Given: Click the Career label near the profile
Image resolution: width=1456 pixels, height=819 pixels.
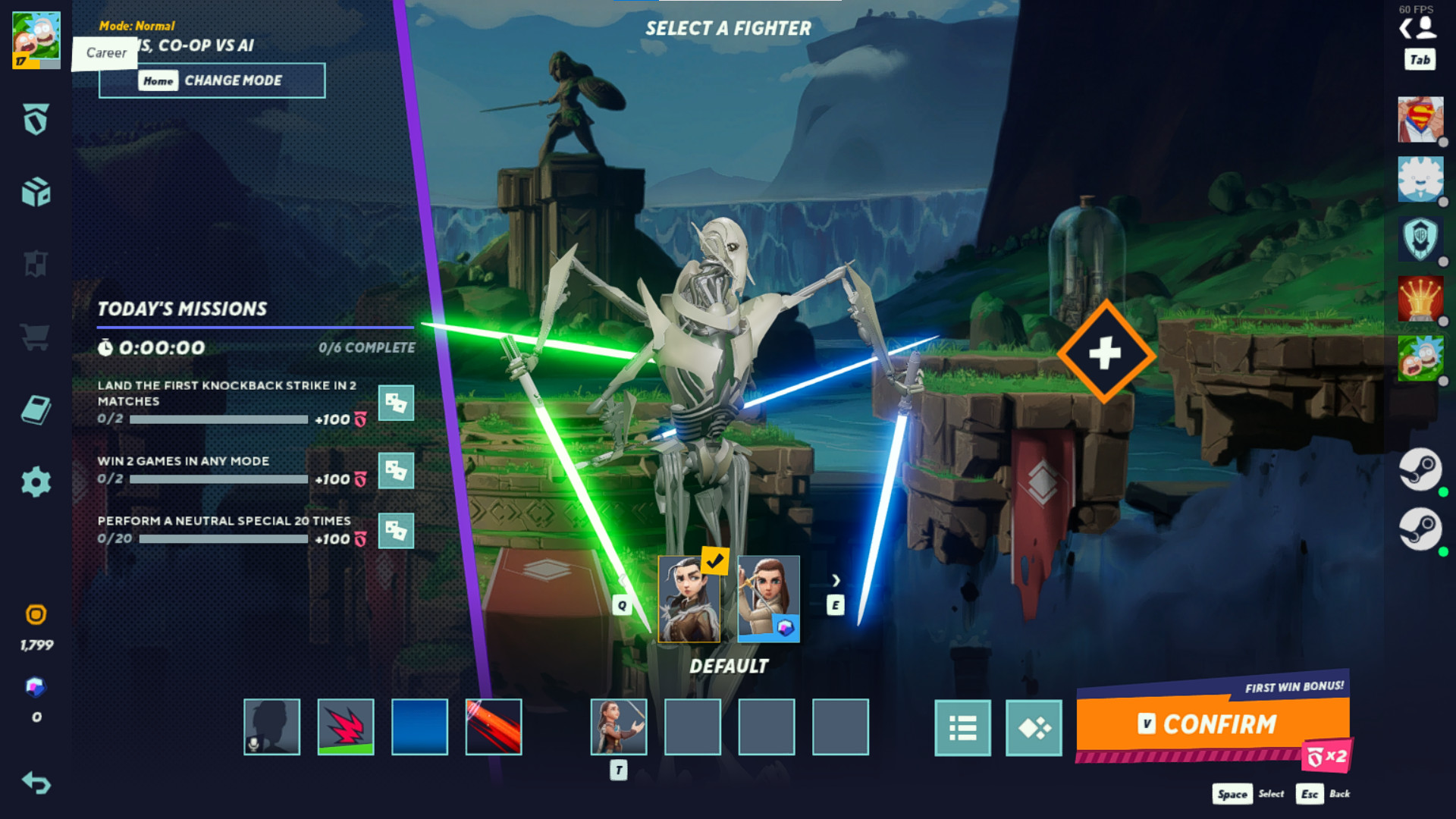Looking at the screenshot, I should pyautogui.click(x=105, y=53).
